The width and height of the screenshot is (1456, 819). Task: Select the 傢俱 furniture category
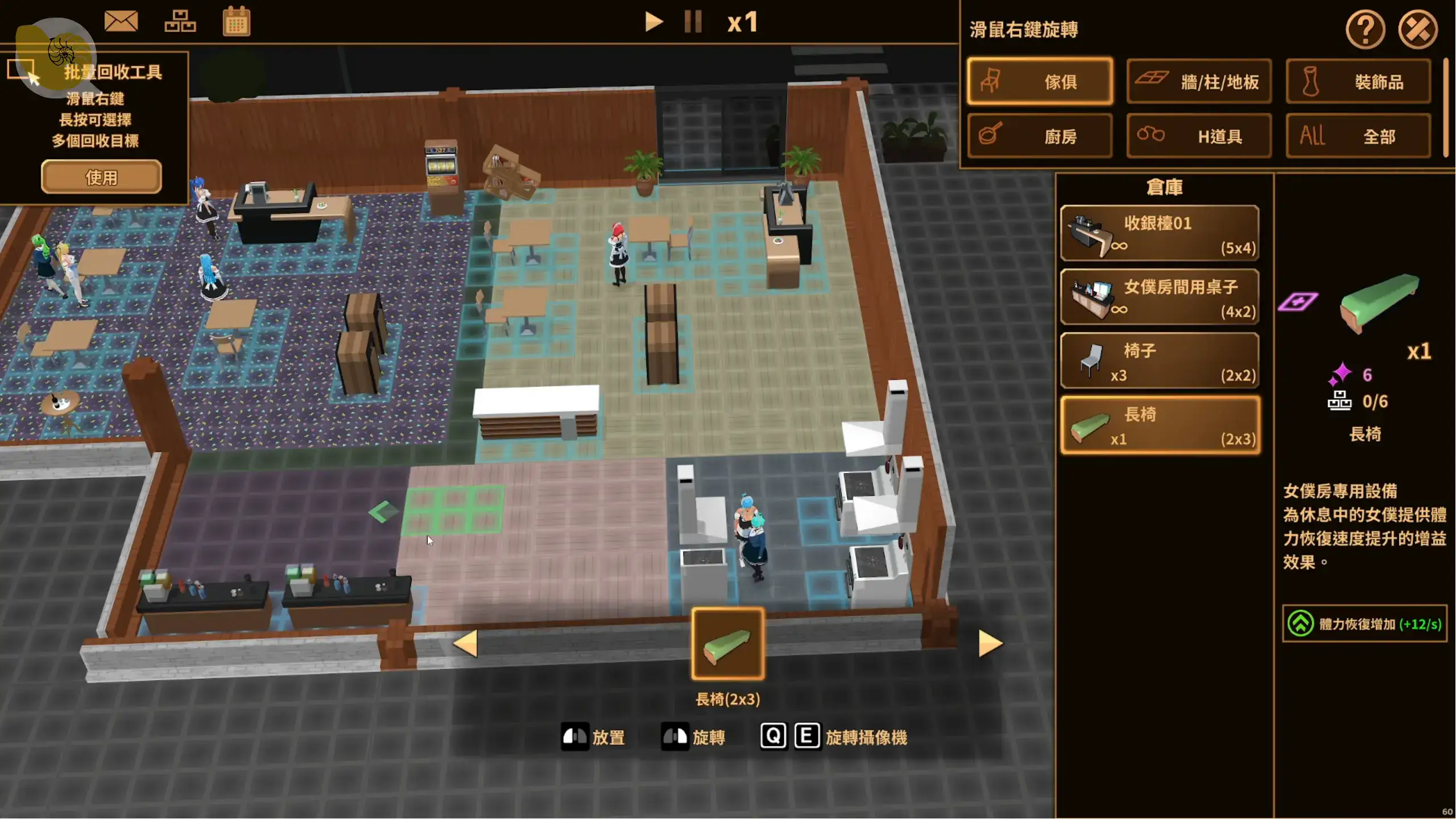point(1040,81)
